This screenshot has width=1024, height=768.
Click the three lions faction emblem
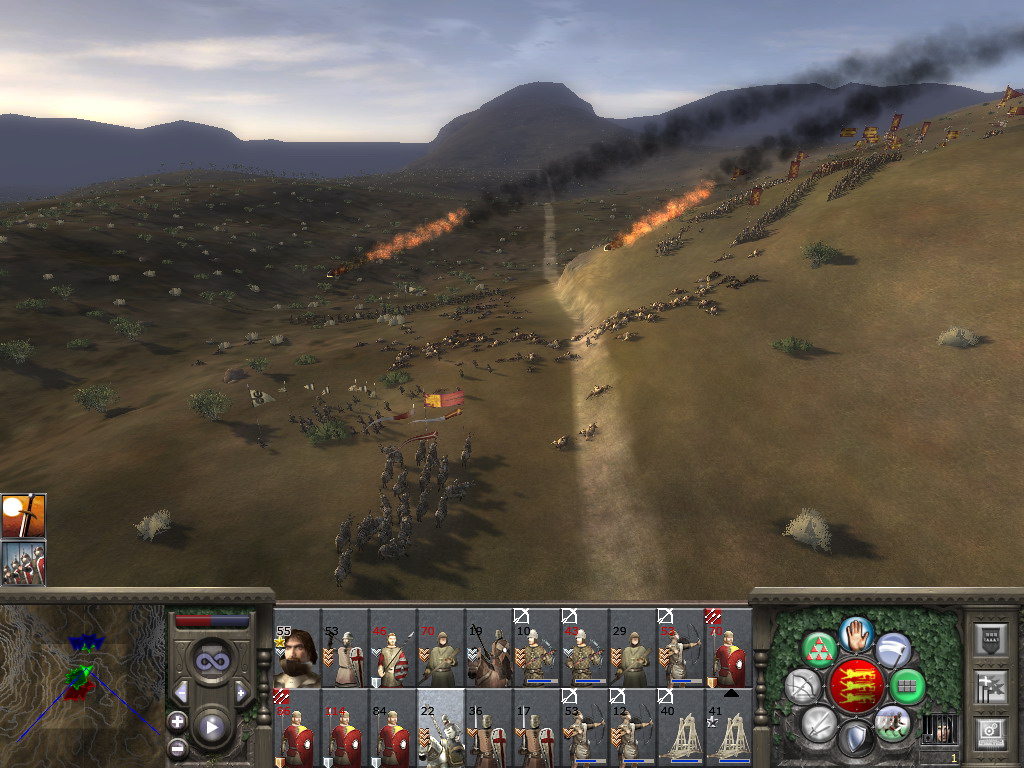(857, 686)
